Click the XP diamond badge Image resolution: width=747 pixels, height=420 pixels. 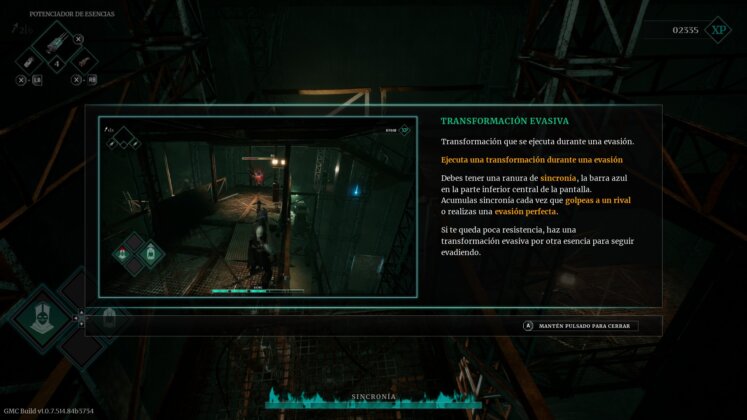point(718,30)
